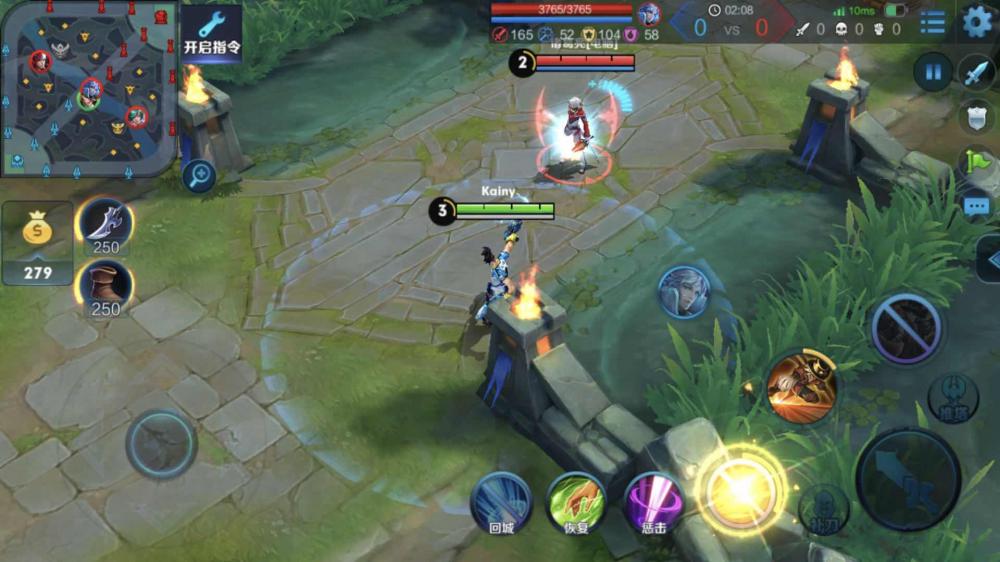This screenshot has height=562, width=1000.
Task: Tap the magnifier button below the minimap
Action: point(200,177)
